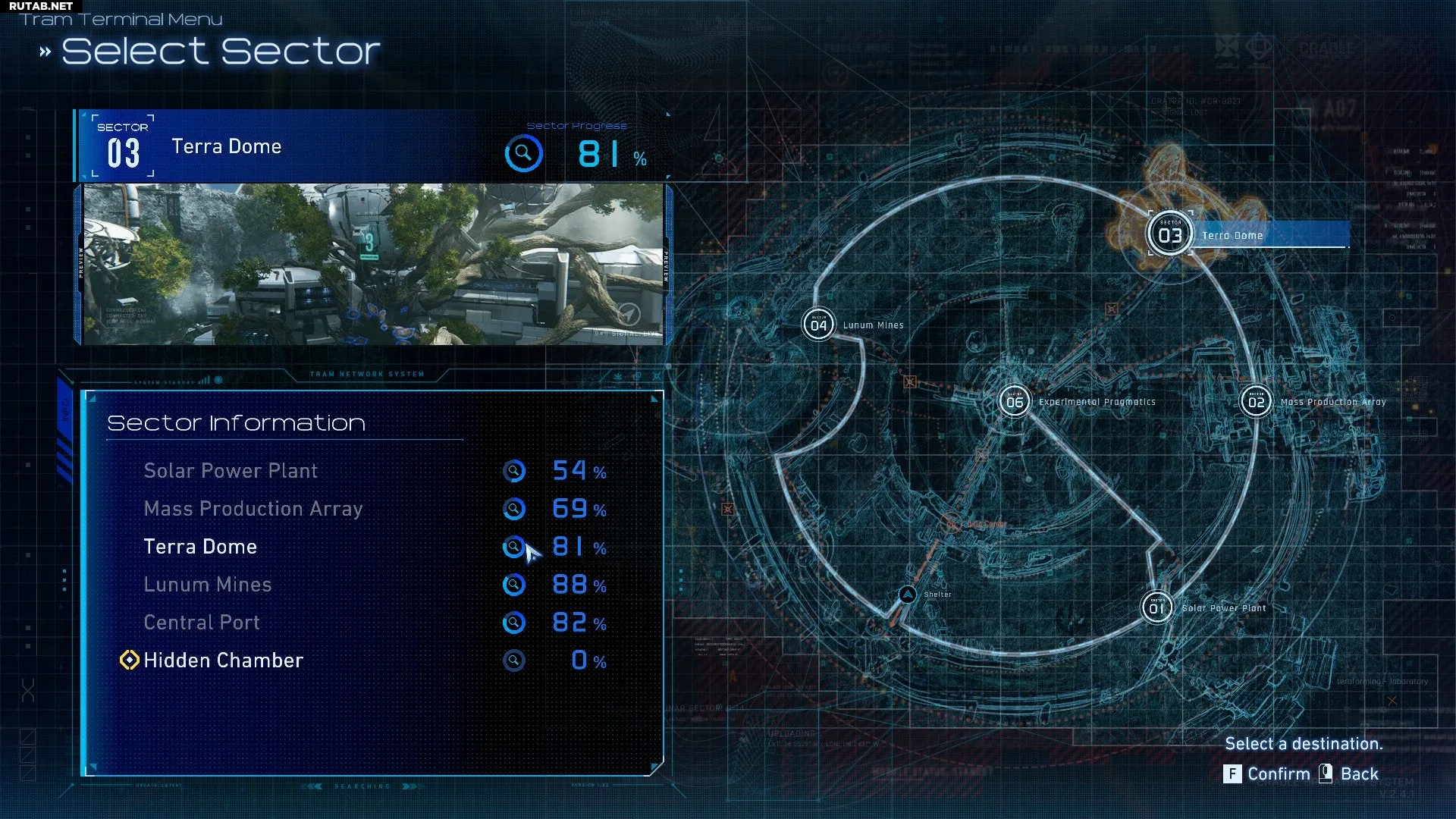1456x819 pixels.
Task: Click the sector progress magnifier icon
Action: pos(523,154)
